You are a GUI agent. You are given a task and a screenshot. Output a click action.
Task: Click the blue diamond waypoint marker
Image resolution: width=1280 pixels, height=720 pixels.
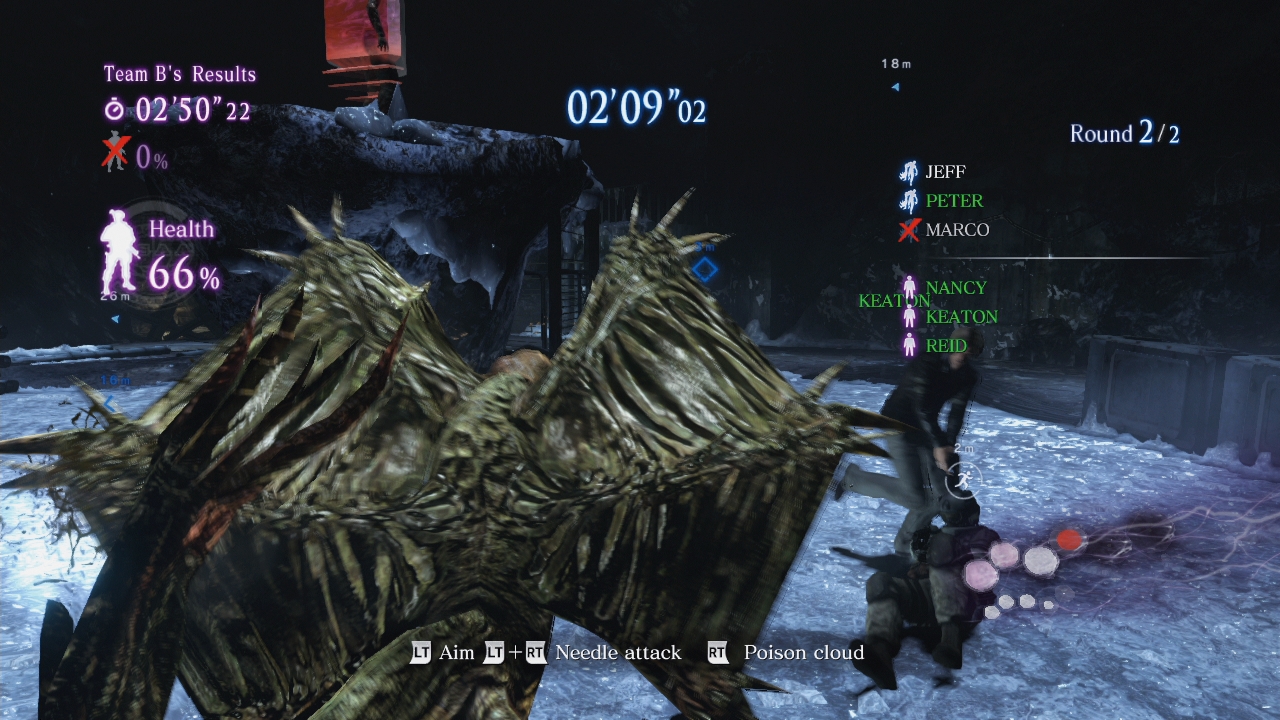pyautogui.click(x=705, y=269)
